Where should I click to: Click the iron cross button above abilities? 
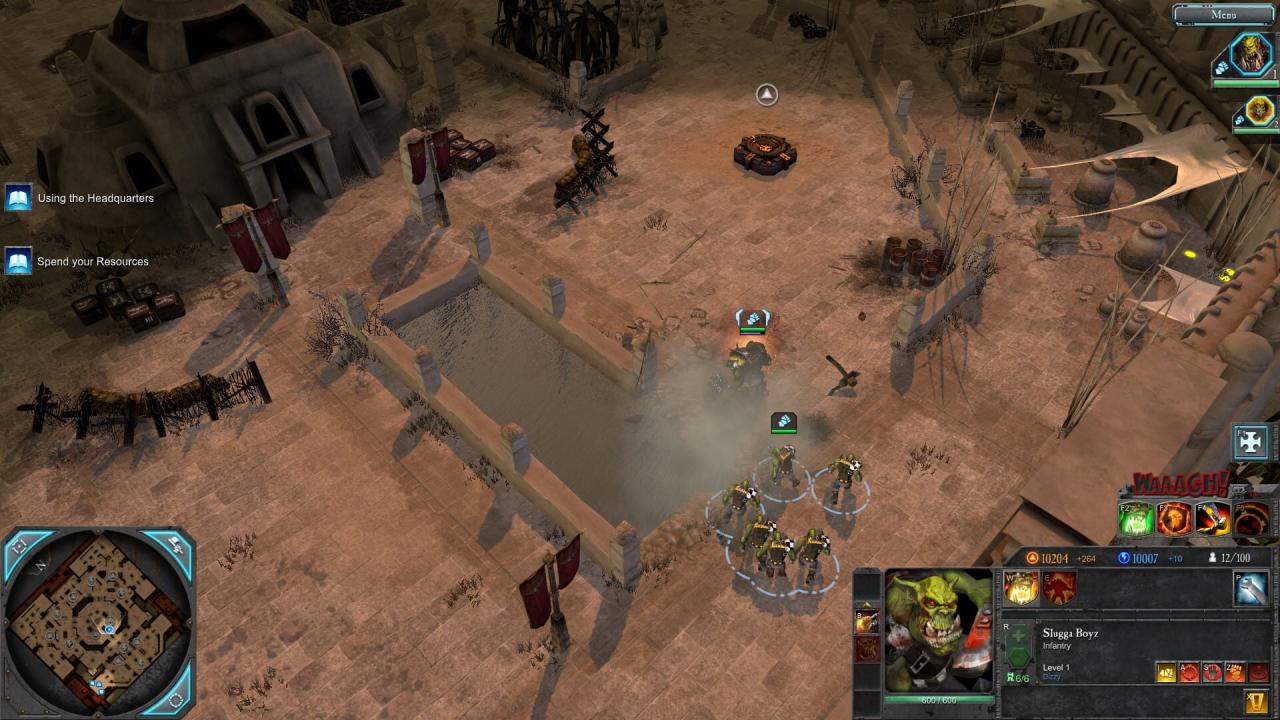point(1251,442)
